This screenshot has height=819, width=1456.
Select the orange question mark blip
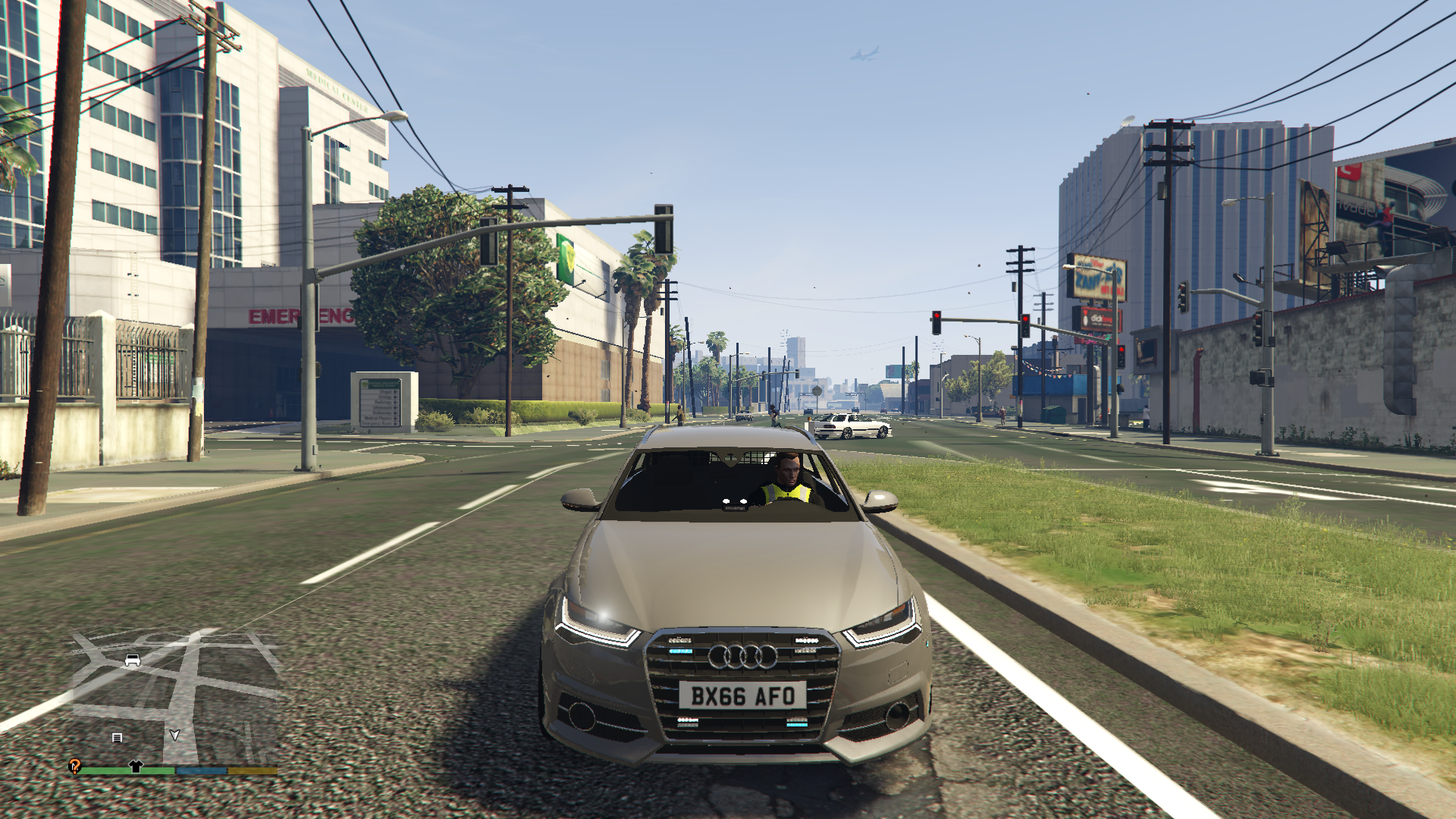point(74,766)
